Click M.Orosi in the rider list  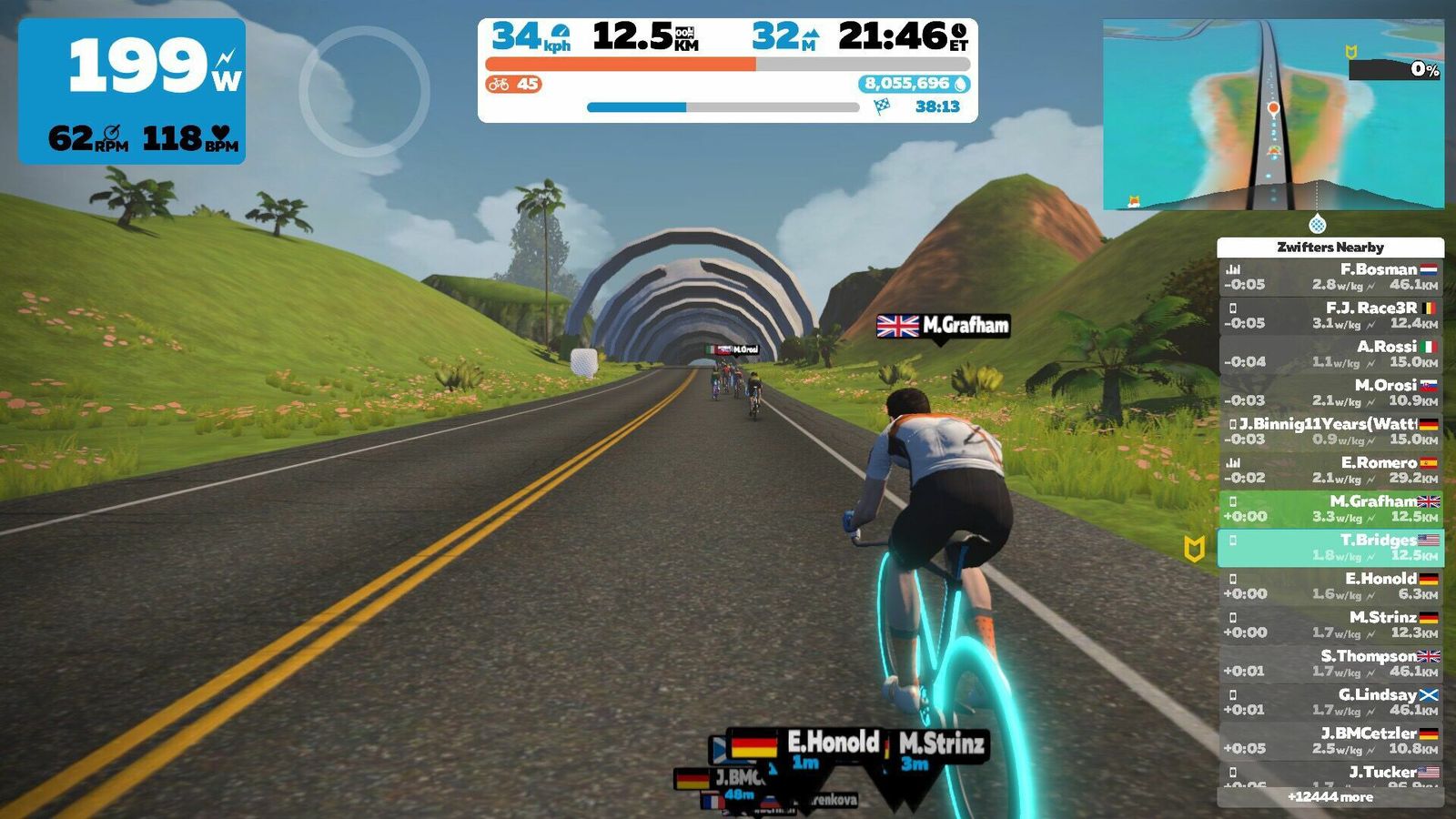pos(1330,392)
